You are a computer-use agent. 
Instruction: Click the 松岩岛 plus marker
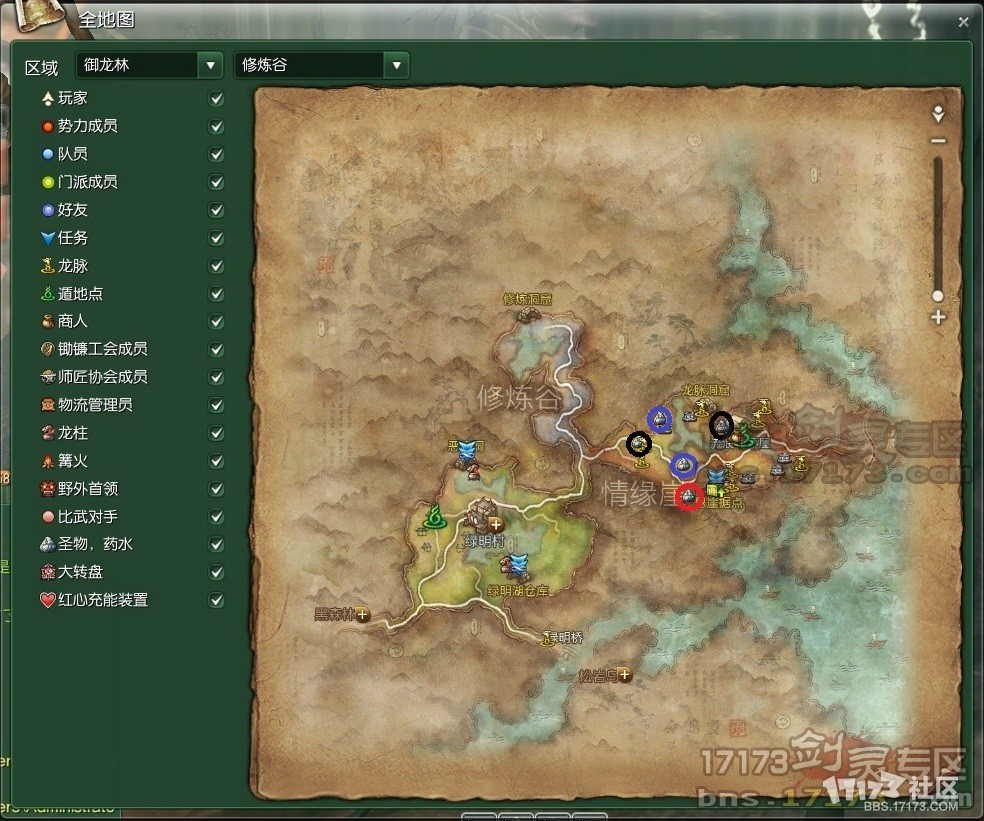click(625, 675)
